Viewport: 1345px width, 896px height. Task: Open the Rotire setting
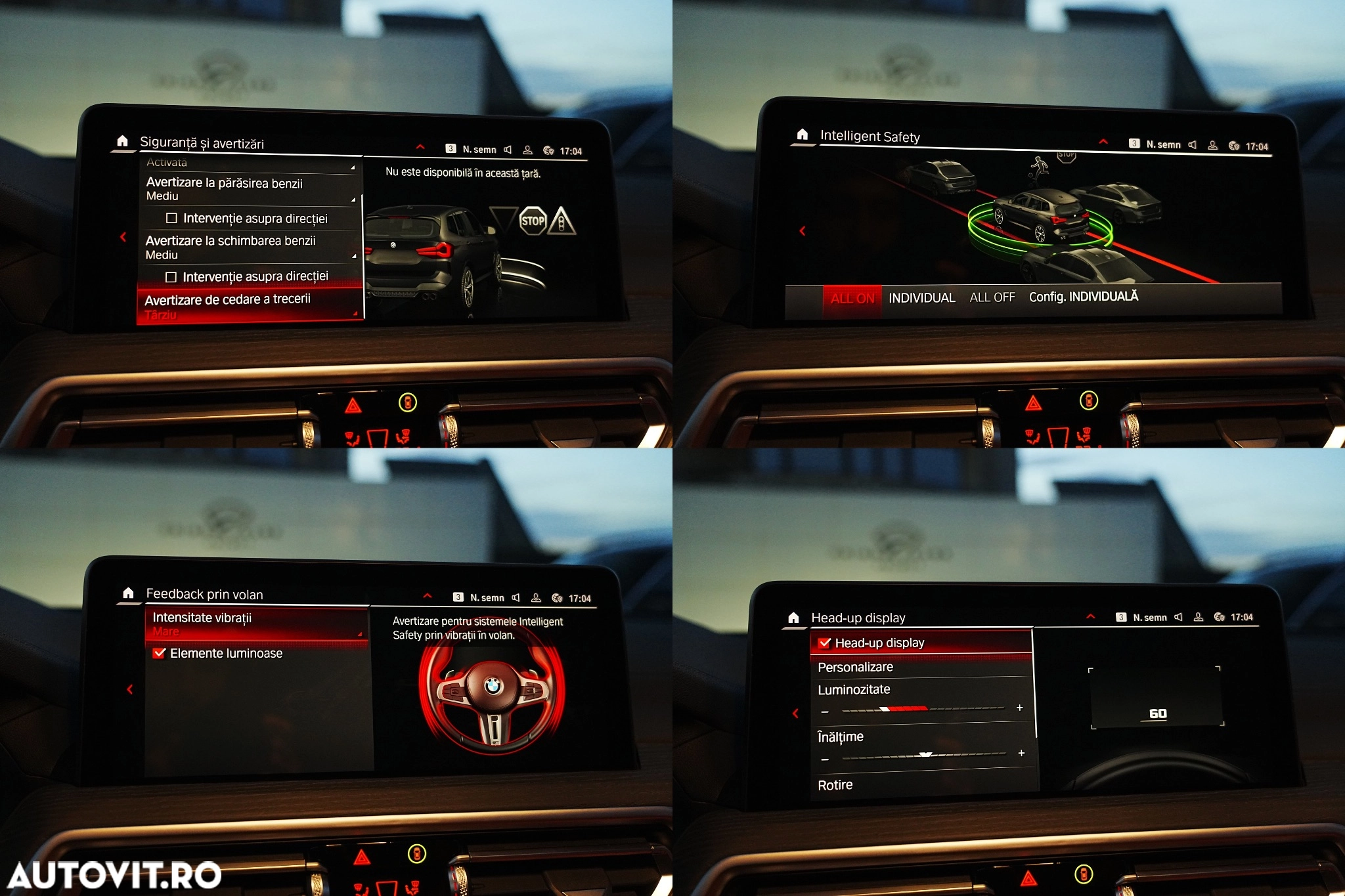pos(835,785)
